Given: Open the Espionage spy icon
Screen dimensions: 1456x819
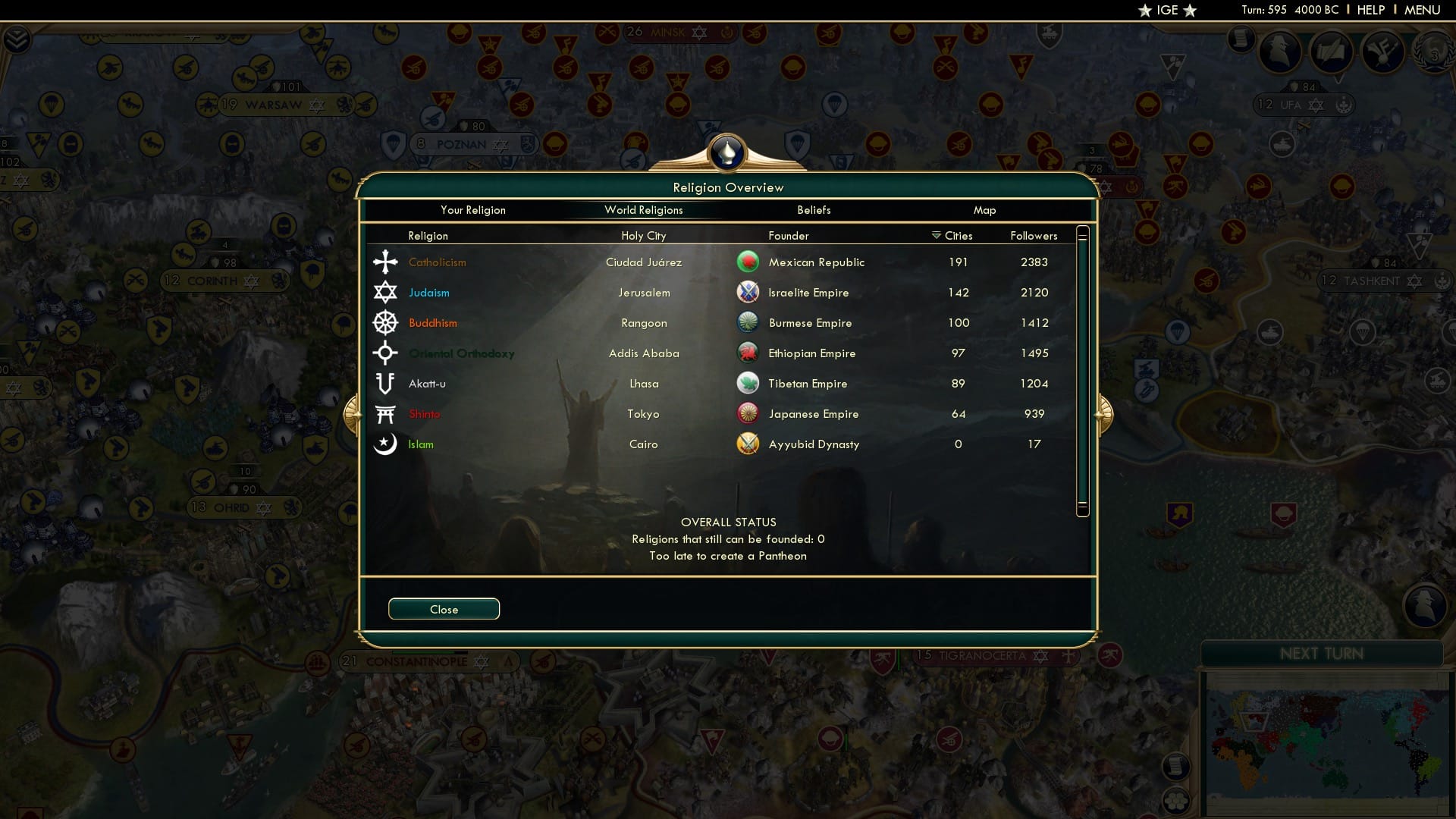Looking at the screenshot, I should point(1281,52).
